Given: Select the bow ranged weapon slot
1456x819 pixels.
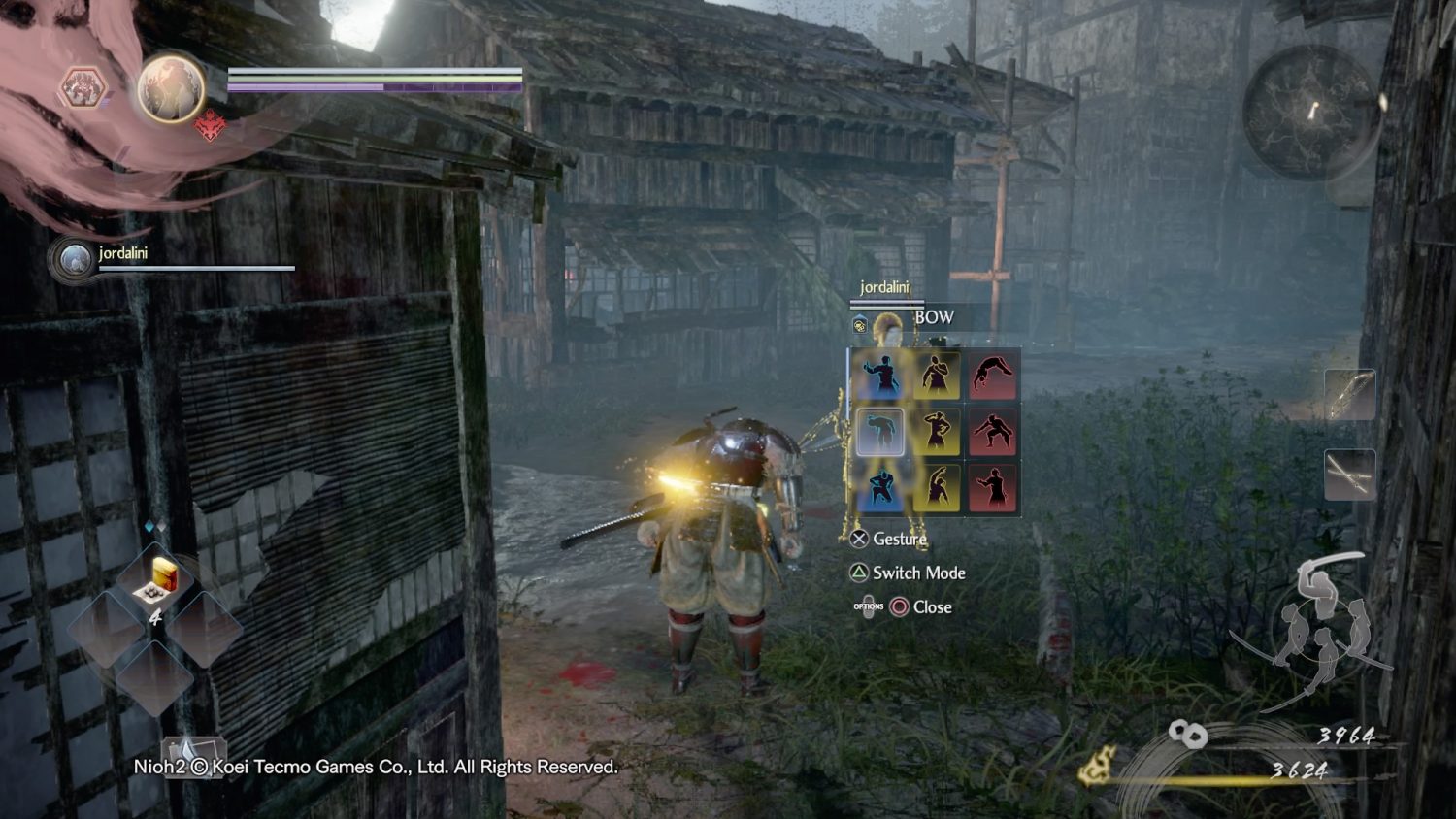Looking at the screenshot, I should [x=1350, y=395].
